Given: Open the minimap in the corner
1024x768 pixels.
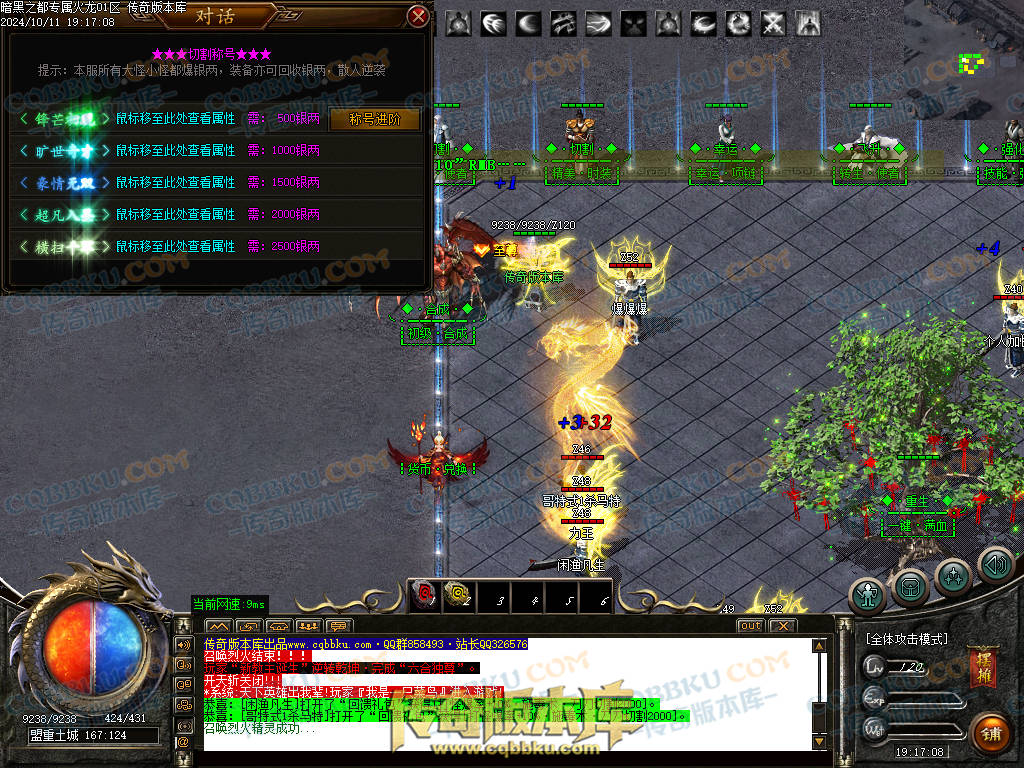Looking at the screenshot, I should point(963,60).
